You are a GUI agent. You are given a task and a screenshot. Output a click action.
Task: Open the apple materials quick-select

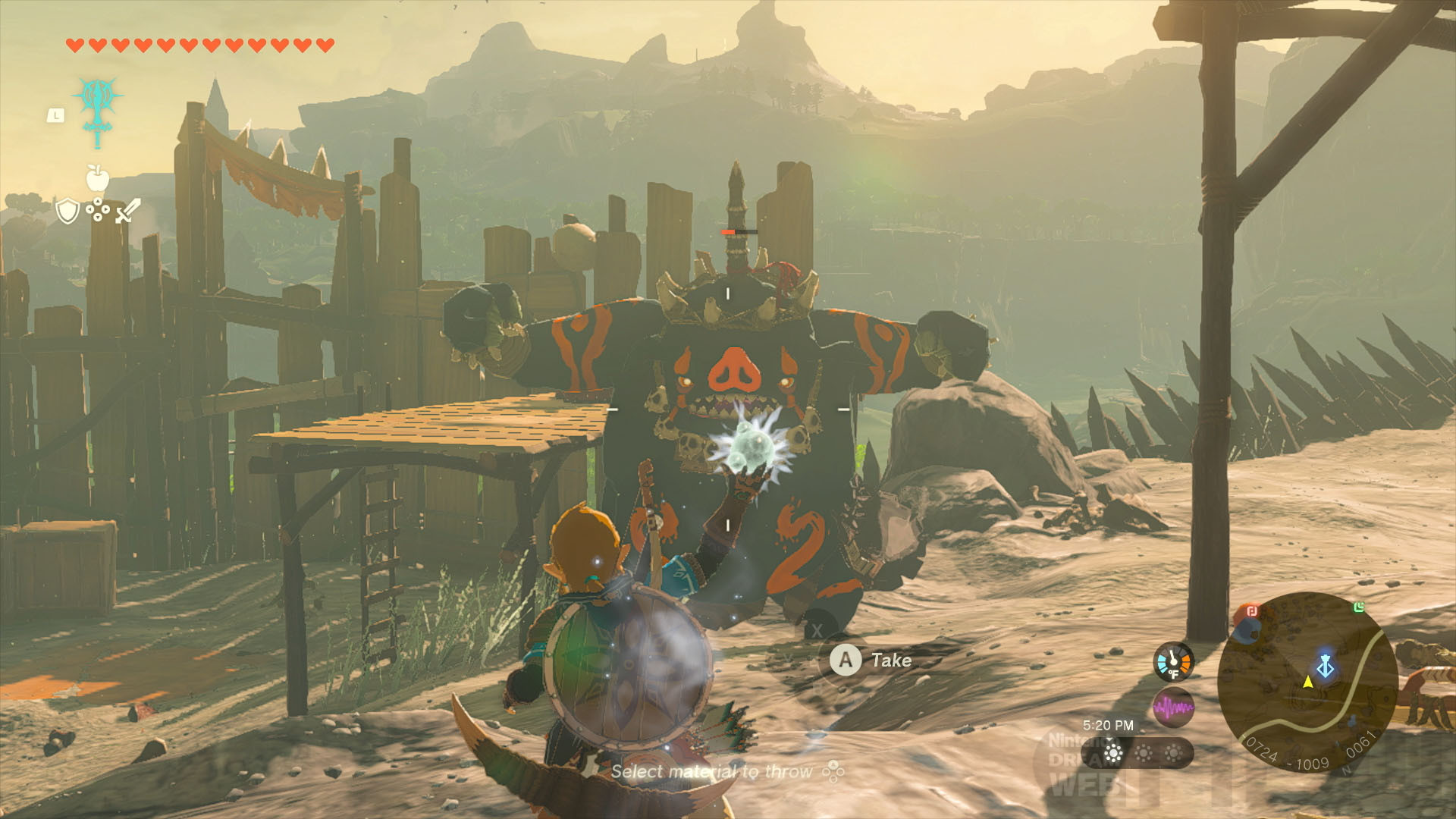(x=98, y=179)
